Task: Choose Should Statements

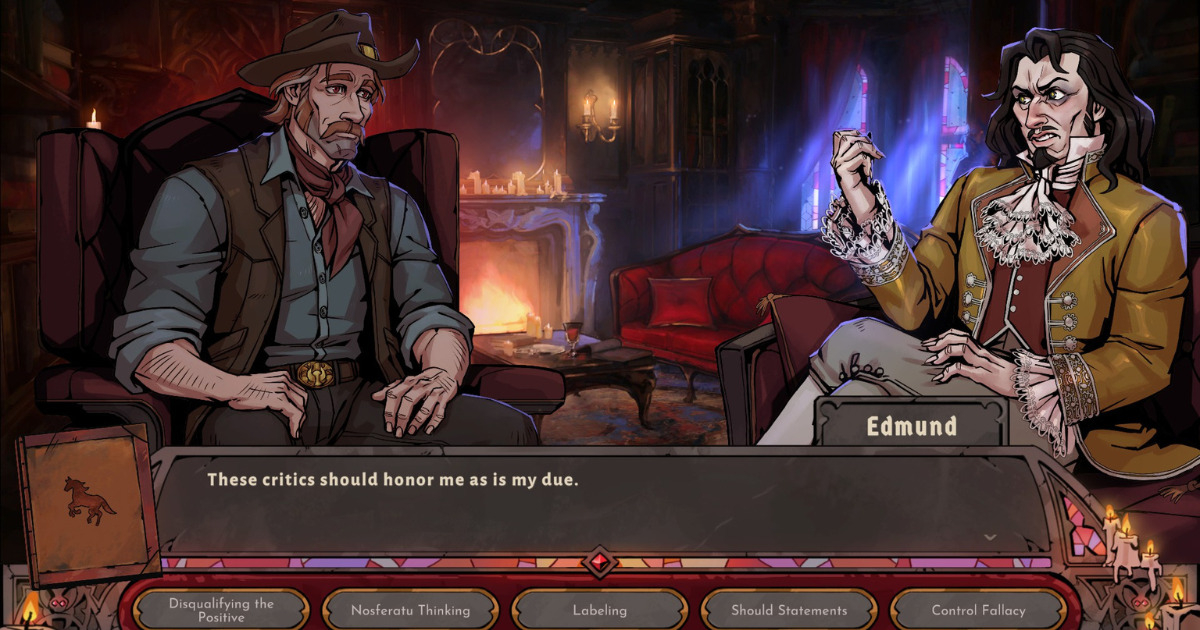Action: [x=789, y=610]
